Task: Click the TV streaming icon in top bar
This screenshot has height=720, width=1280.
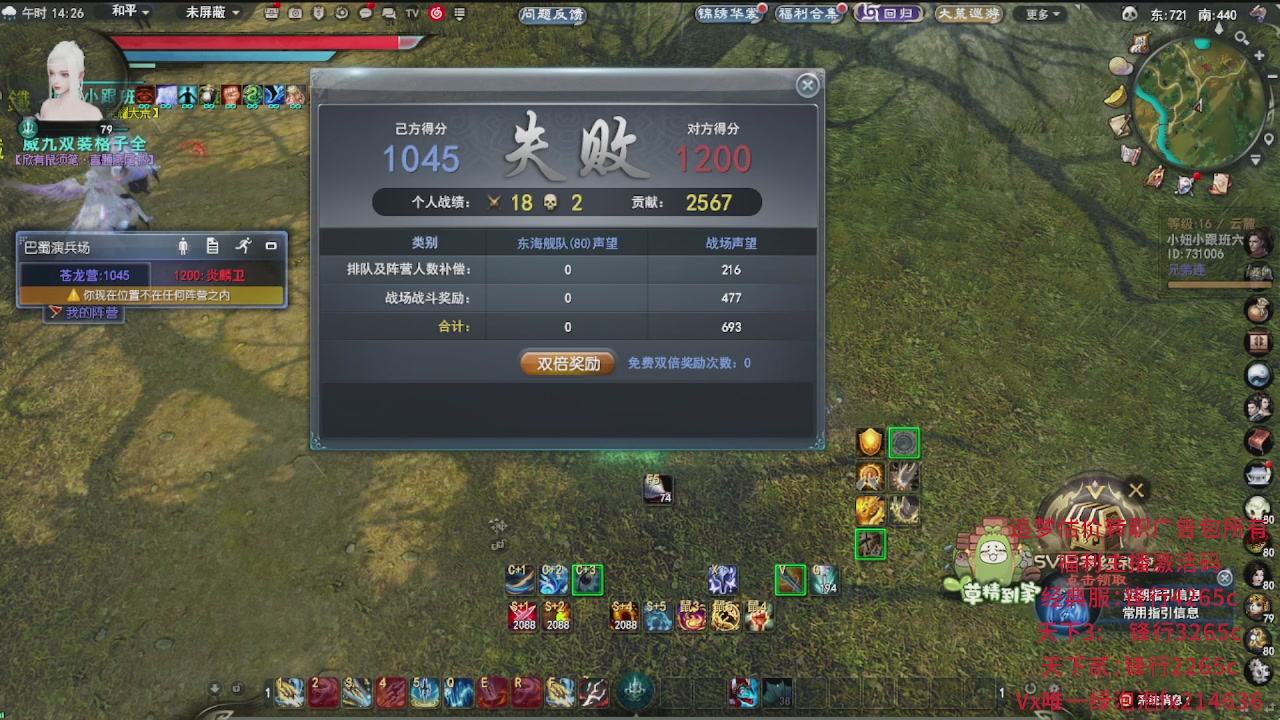Action: click(413, 13)
